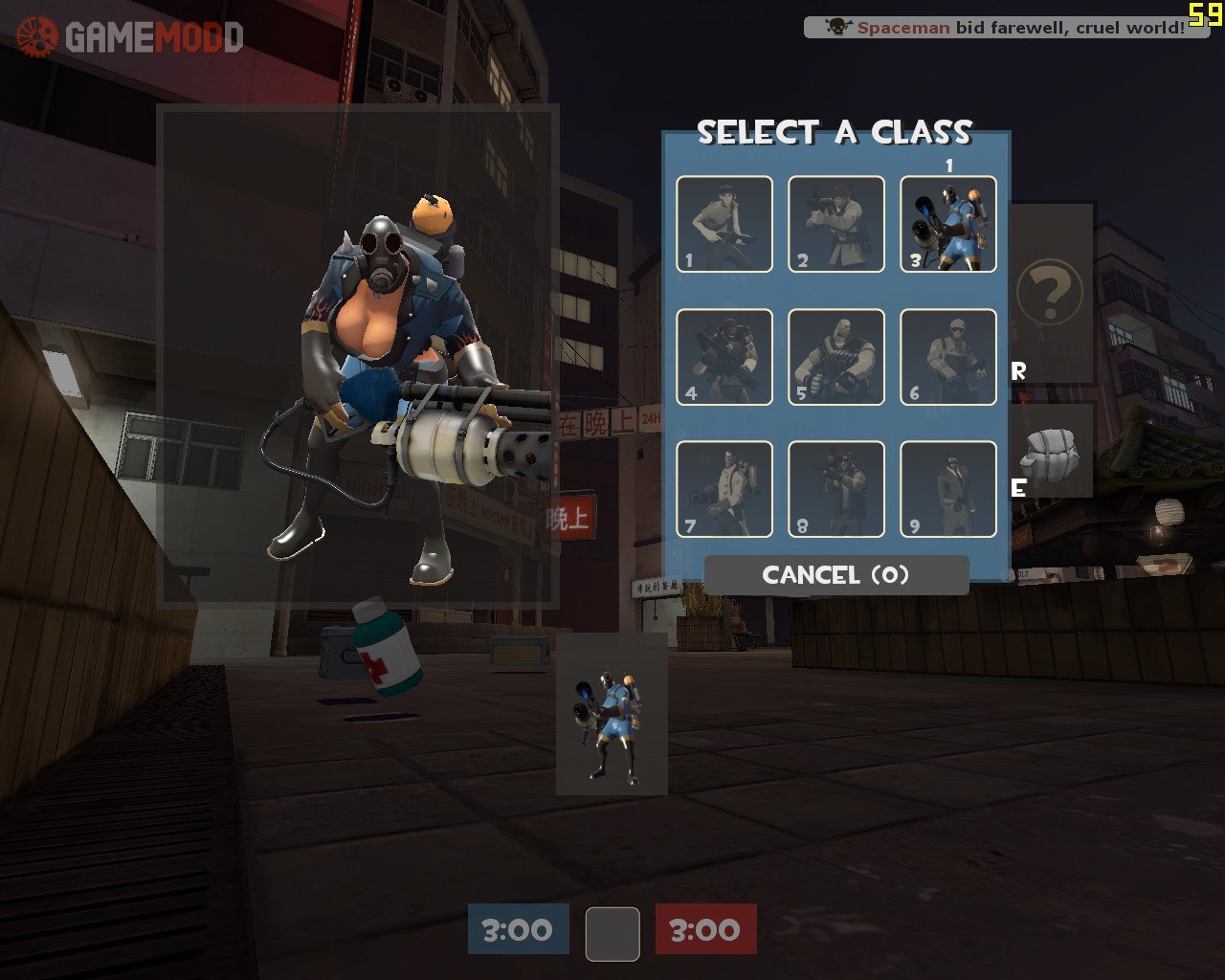Choose the Heavy class tile
This screenshot has height=980, width=1225.
(836, 357)
